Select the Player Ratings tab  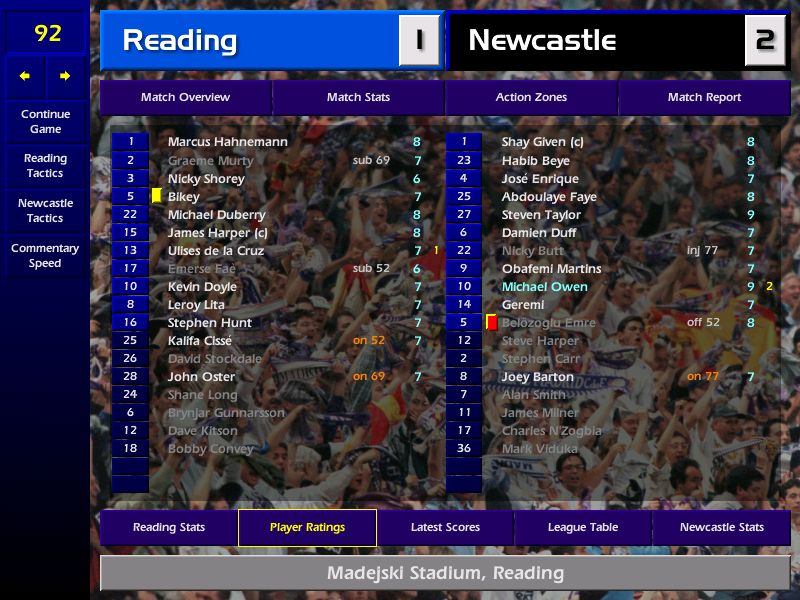307,527
